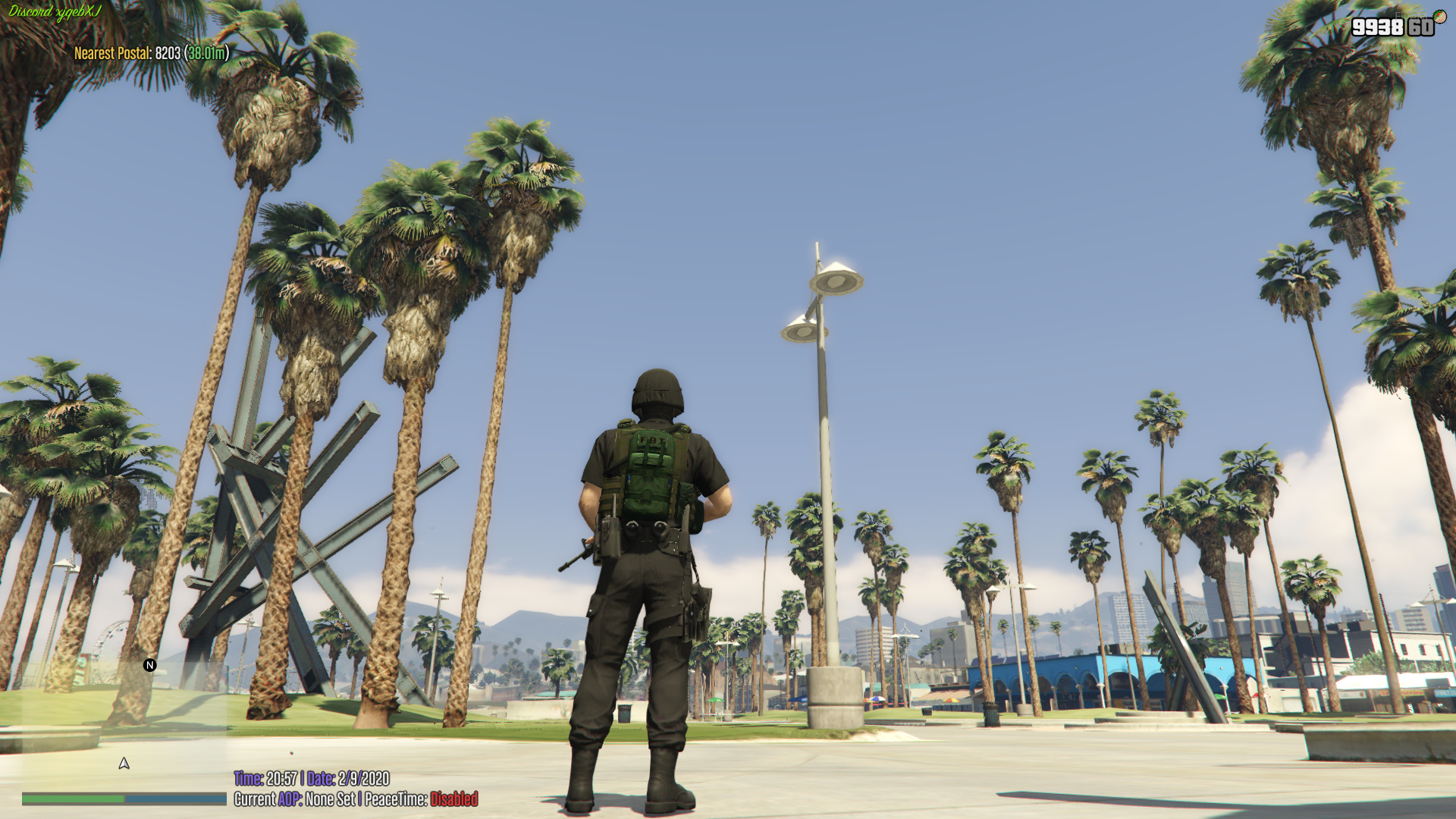The height and width of the screenshot is (819, 1456).
Task: Click the green health bar
Action: click(x=72, y=797)
